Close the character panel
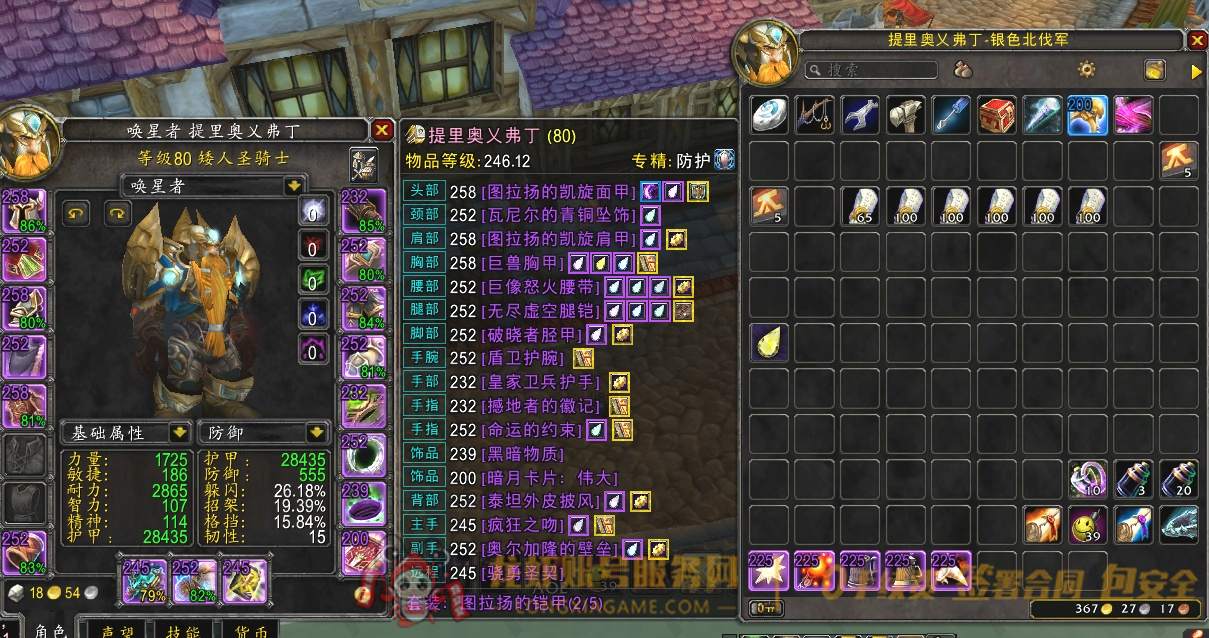 point(382,130)
